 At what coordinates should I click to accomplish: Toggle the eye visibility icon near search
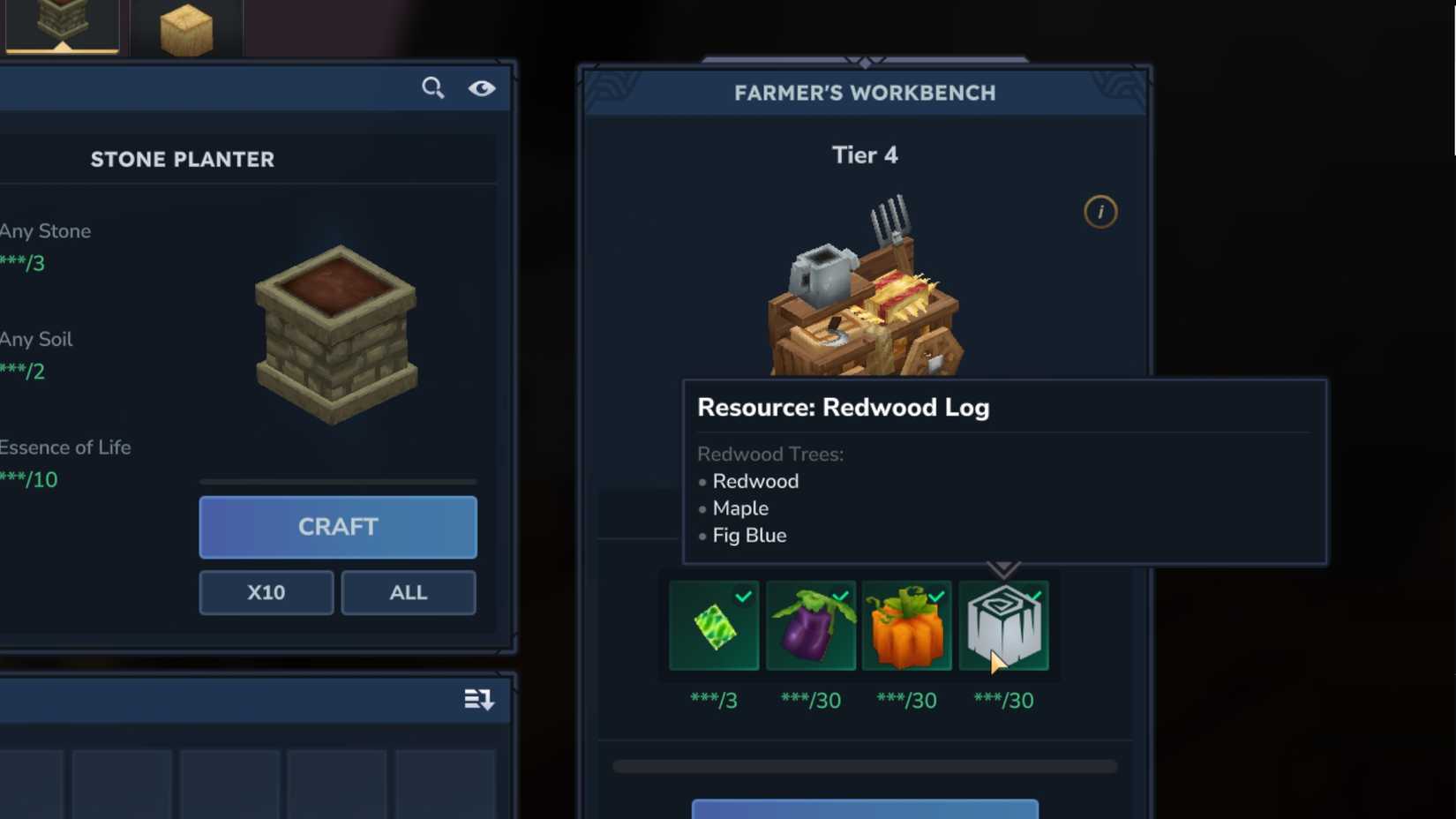click(482, 87)
